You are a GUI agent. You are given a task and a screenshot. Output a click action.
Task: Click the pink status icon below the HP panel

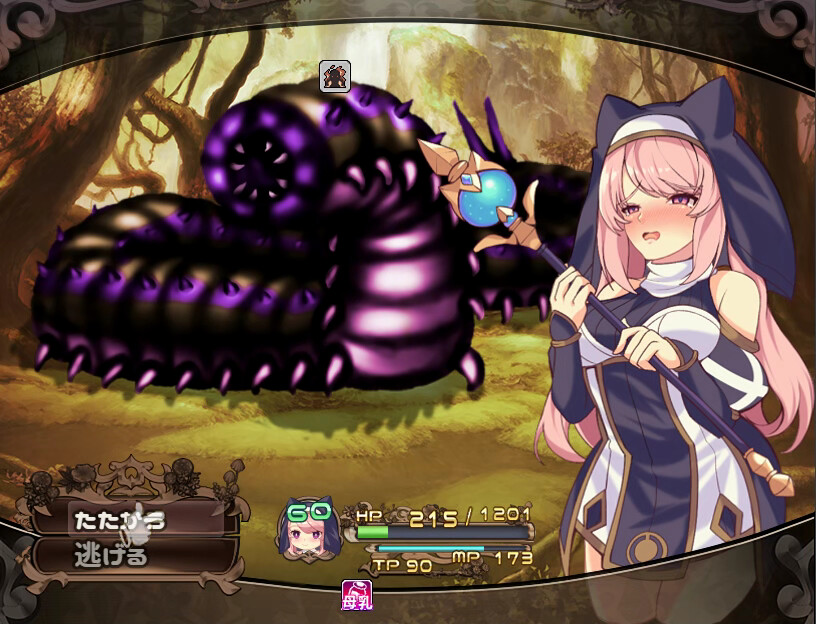356,595
